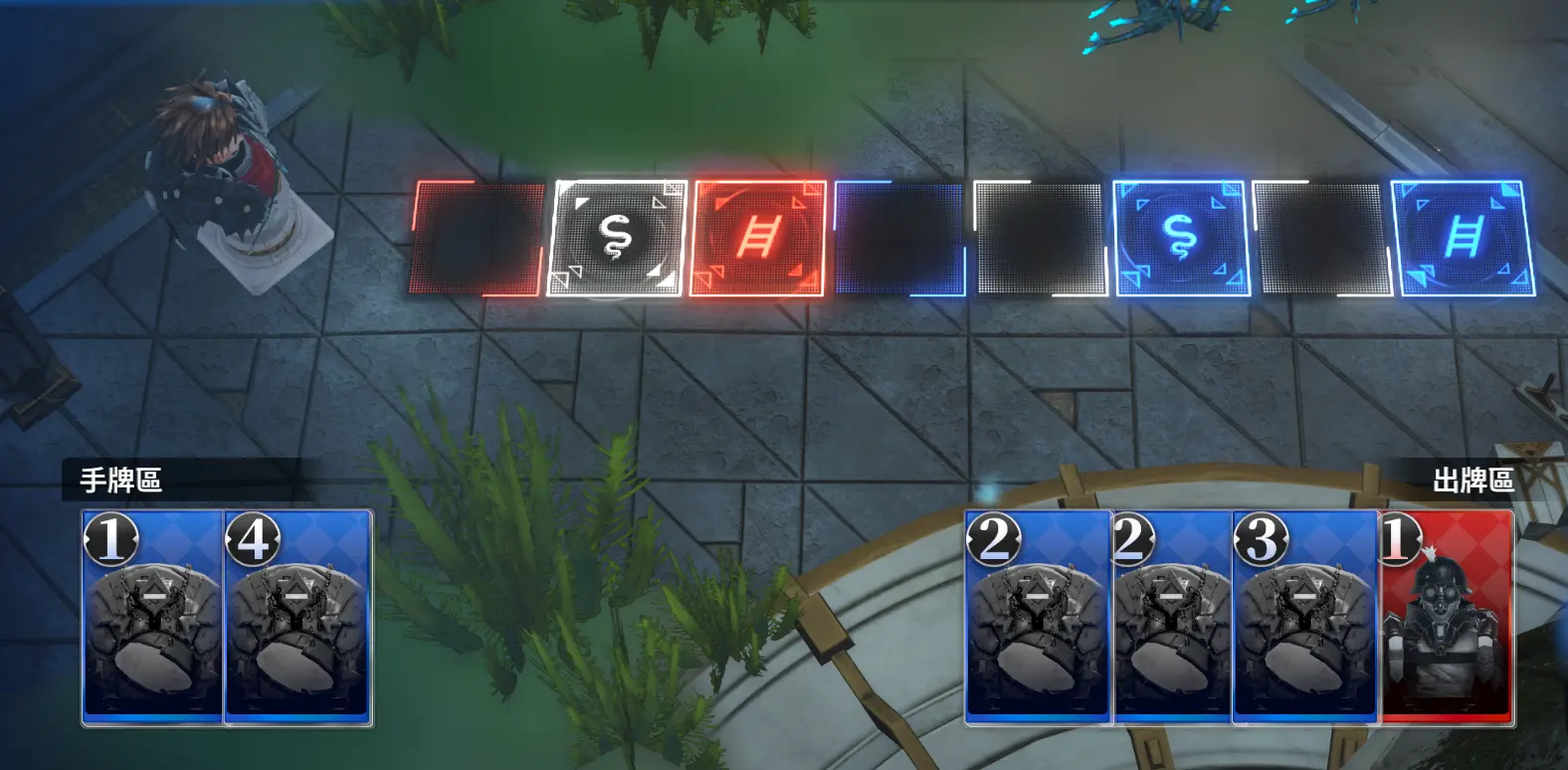This screenshot has height=770, width=1568.
Task: Choose the number 4 card in hand
Action: [298, 617]
